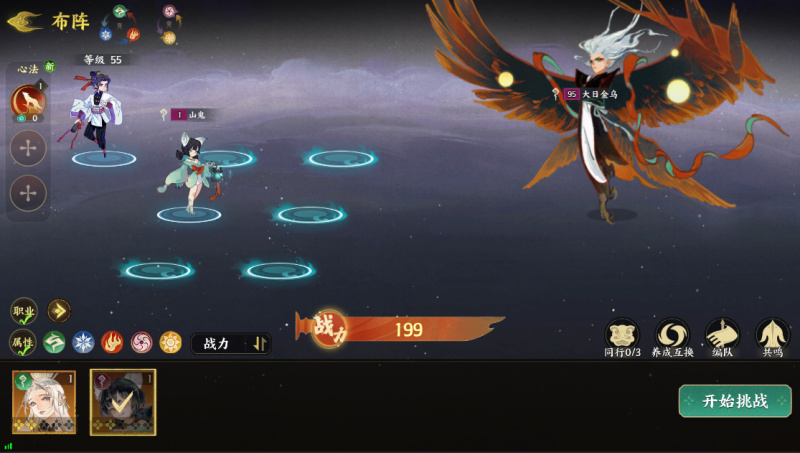Filter by red fire element
This screenshot has width=800, height=453.
tap(112, 343)
